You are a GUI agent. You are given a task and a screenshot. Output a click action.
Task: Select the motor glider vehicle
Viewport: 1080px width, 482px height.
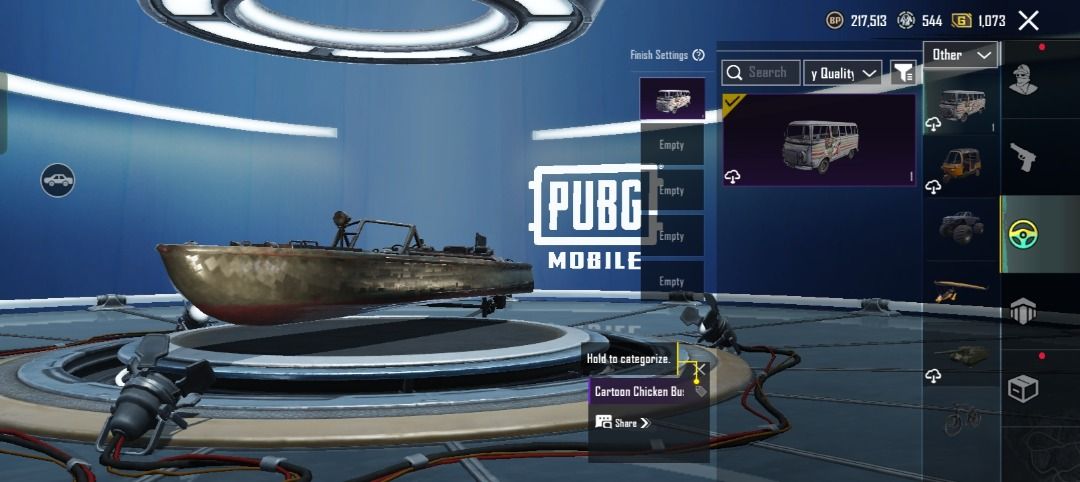(x=961, y=291)
